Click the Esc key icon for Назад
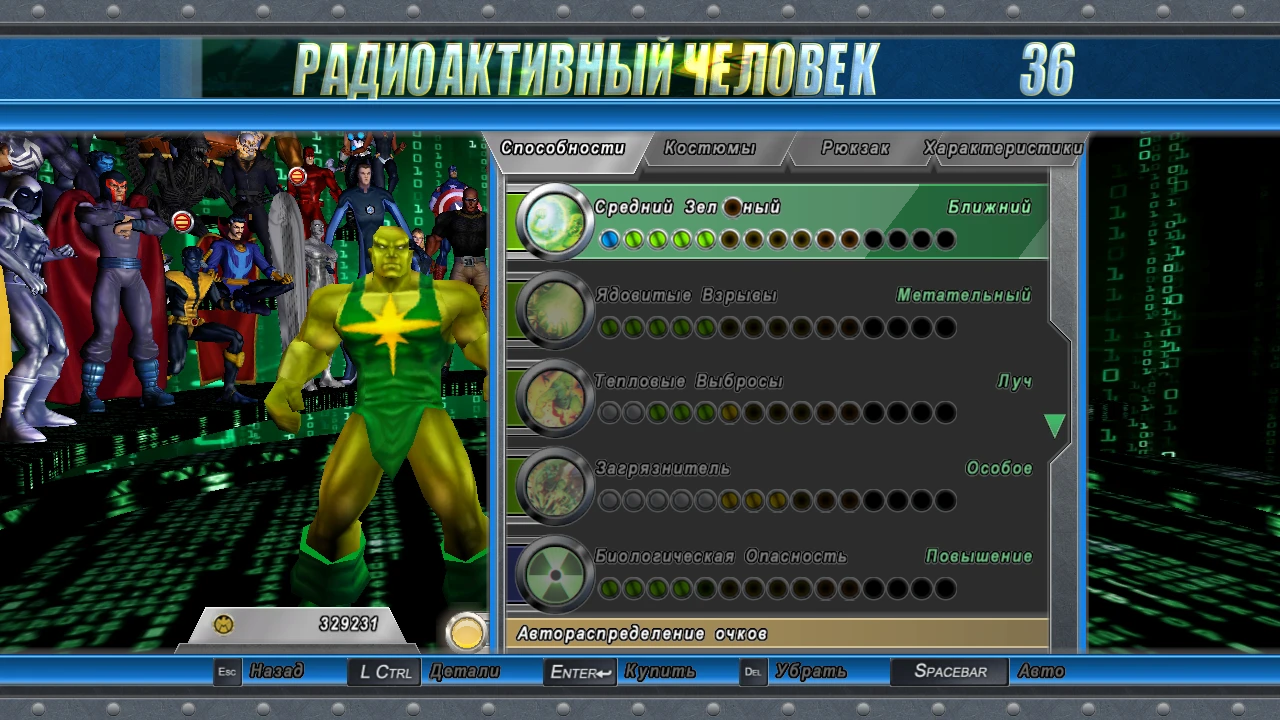The height and width of the screenshot is (720, 1280). click(226, 672)
